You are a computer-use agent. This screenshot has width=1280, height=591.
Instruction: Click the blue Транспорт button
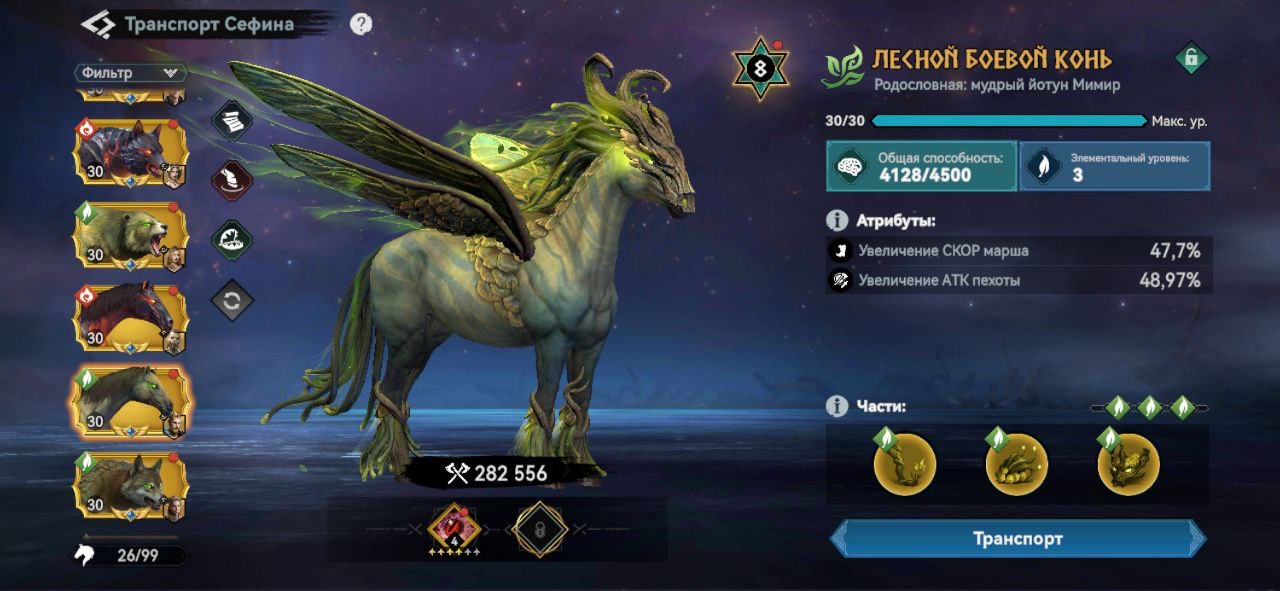(x=1018, y=539)
